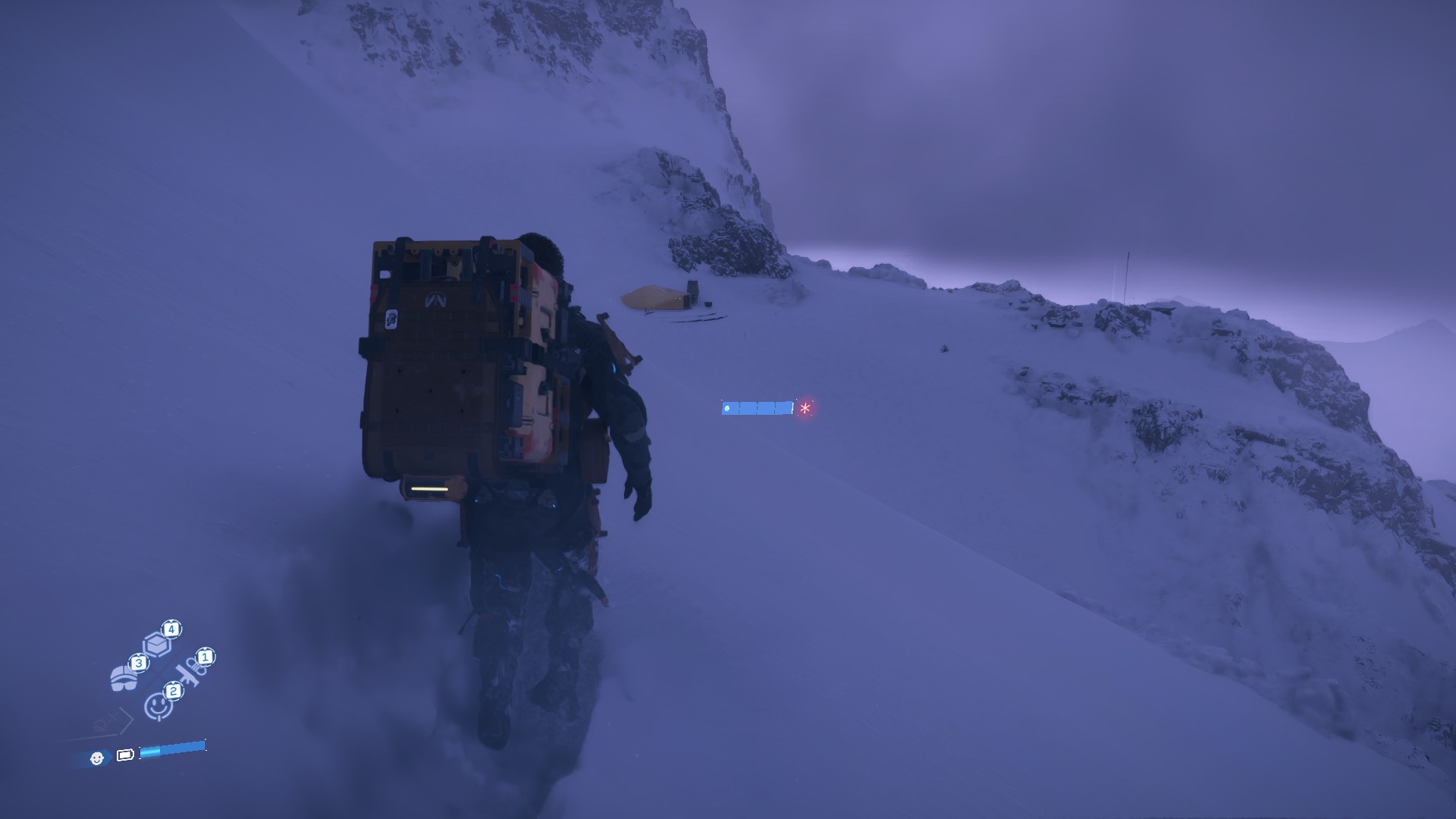Screen dimensions: 1456x819
Task: Toggle the numbered 2 badge on the smiley slot
Action: 173,690
